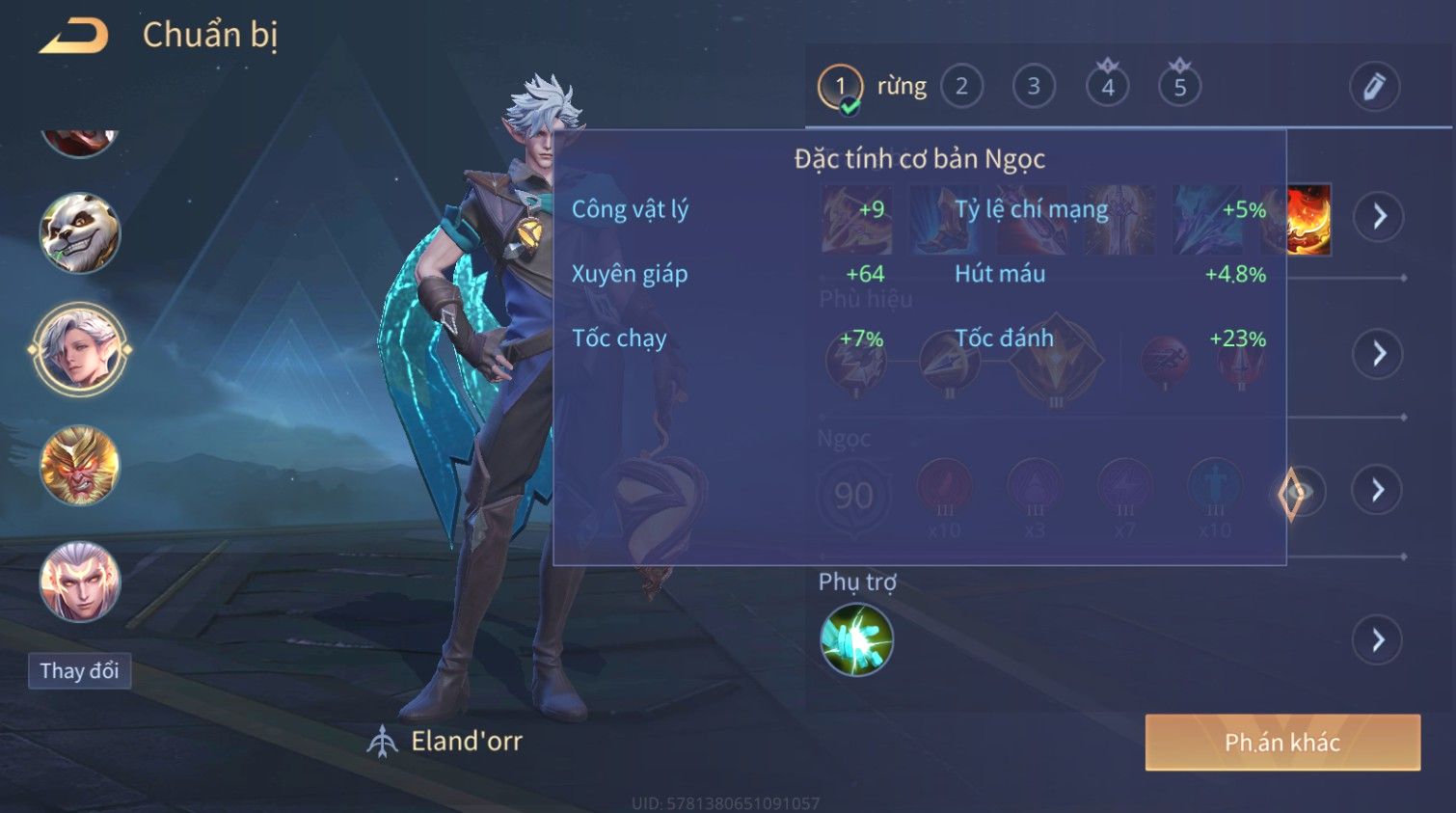The height and width of the screenshot is (813, 1456).
Task: Open the Phù hiệu details arrow
Action: tap(1379, 354)
